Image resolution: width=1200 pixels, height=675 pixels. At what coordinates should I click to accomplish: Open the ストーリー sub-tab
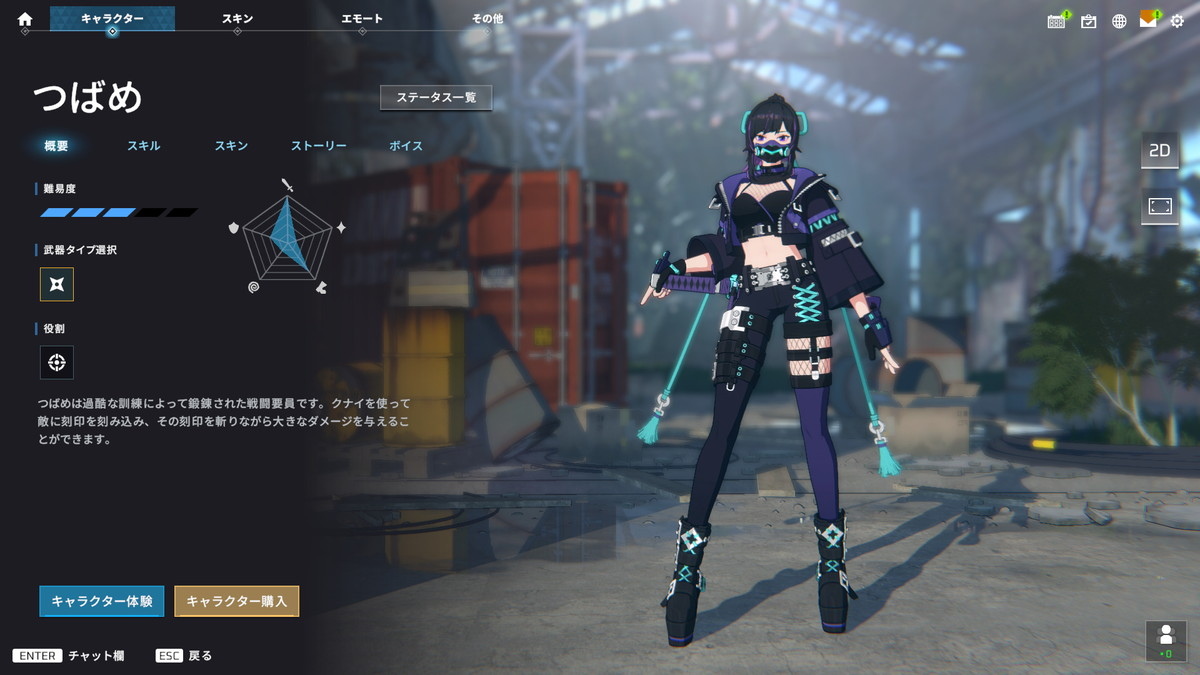point(319,146)
